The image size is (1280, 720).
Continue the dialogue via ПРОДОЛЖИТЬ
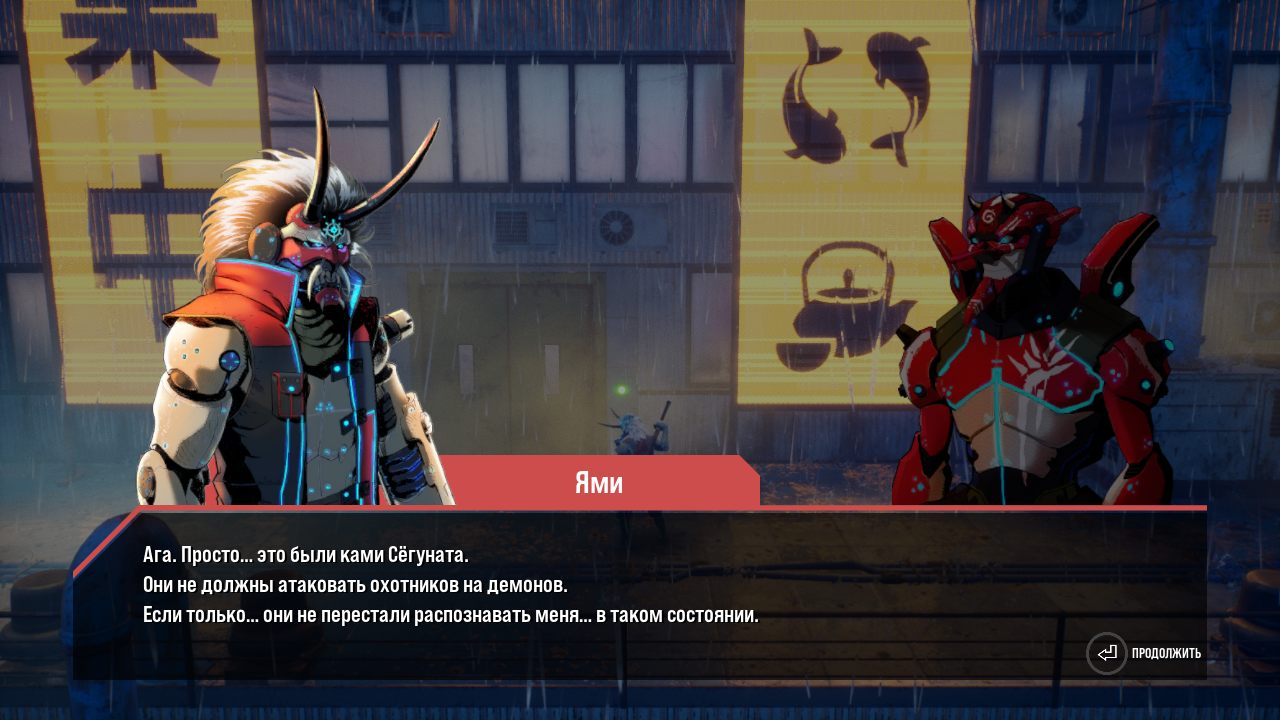pyautogui.click(x=1145, y=654)
